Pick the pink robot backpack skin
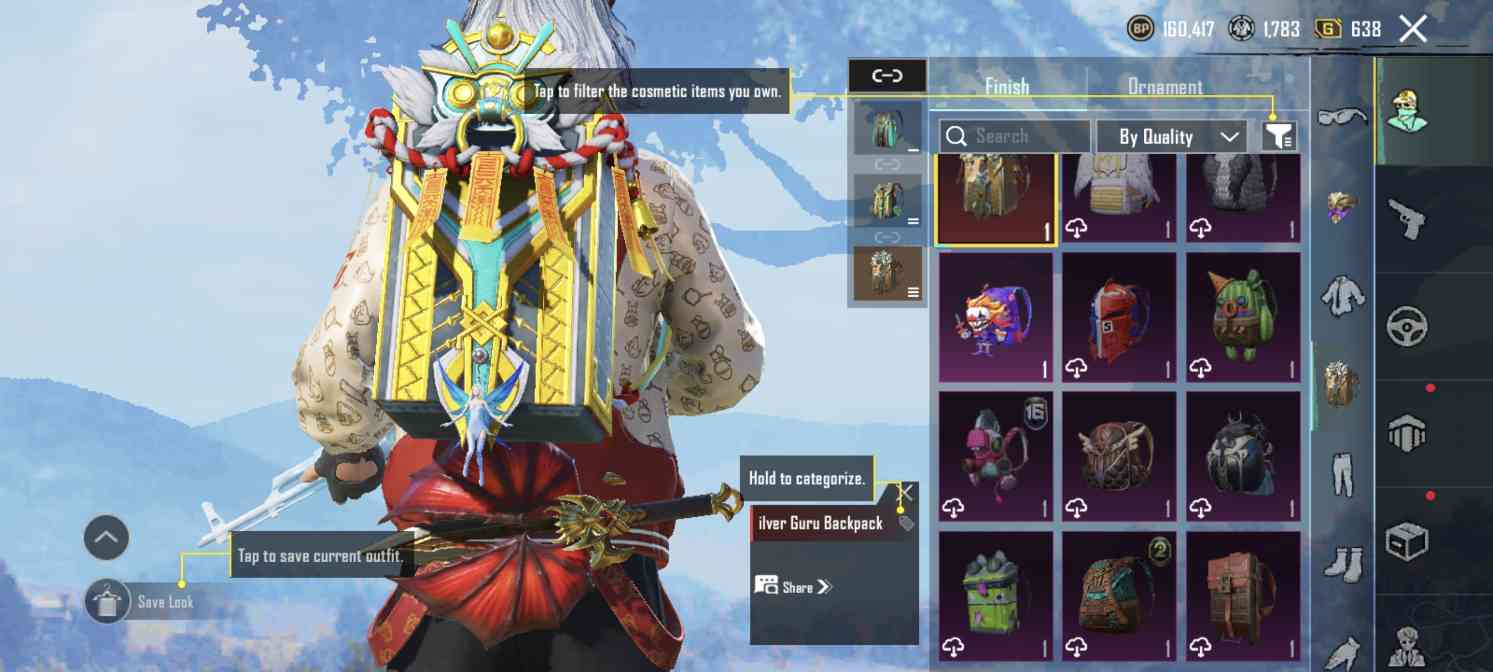1493x672 pixels. coord(995,456)
